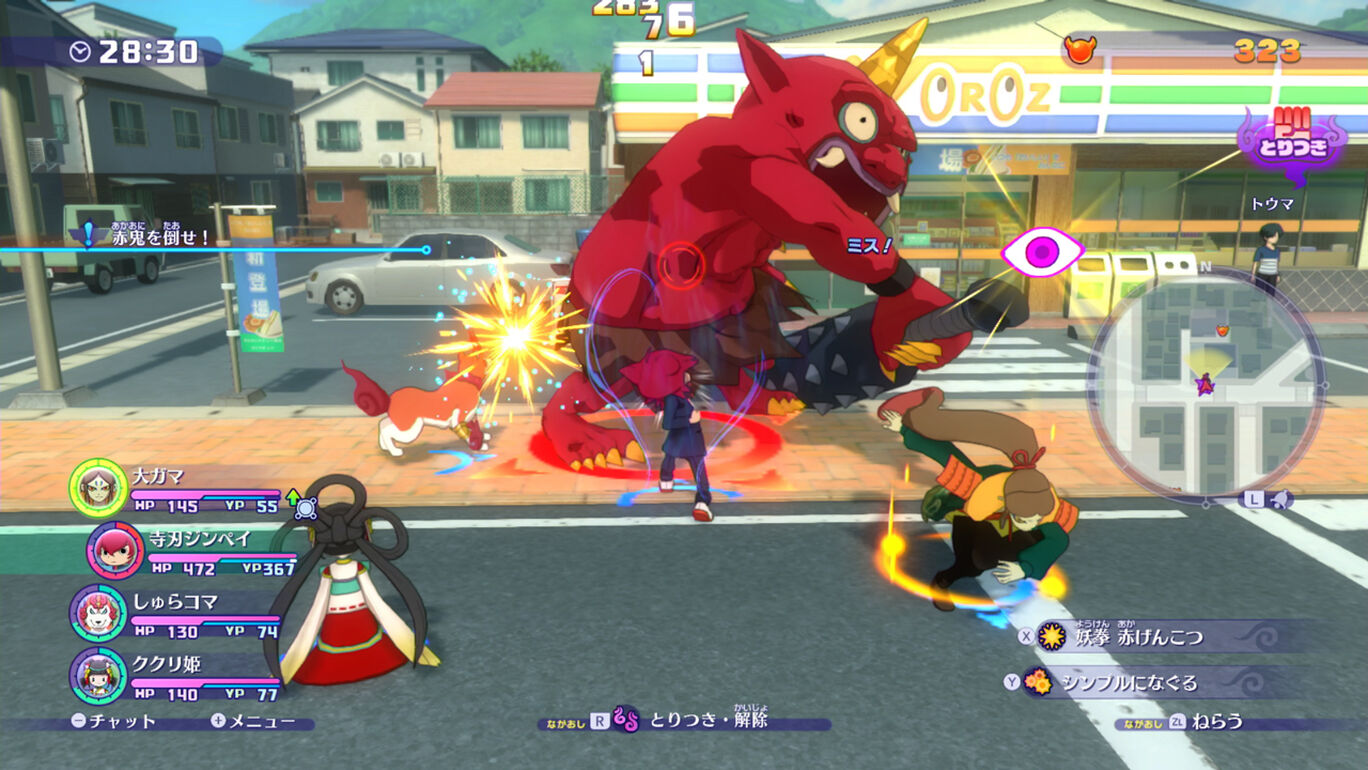Pick ククリ姫 party member portrait

[98, 675]
